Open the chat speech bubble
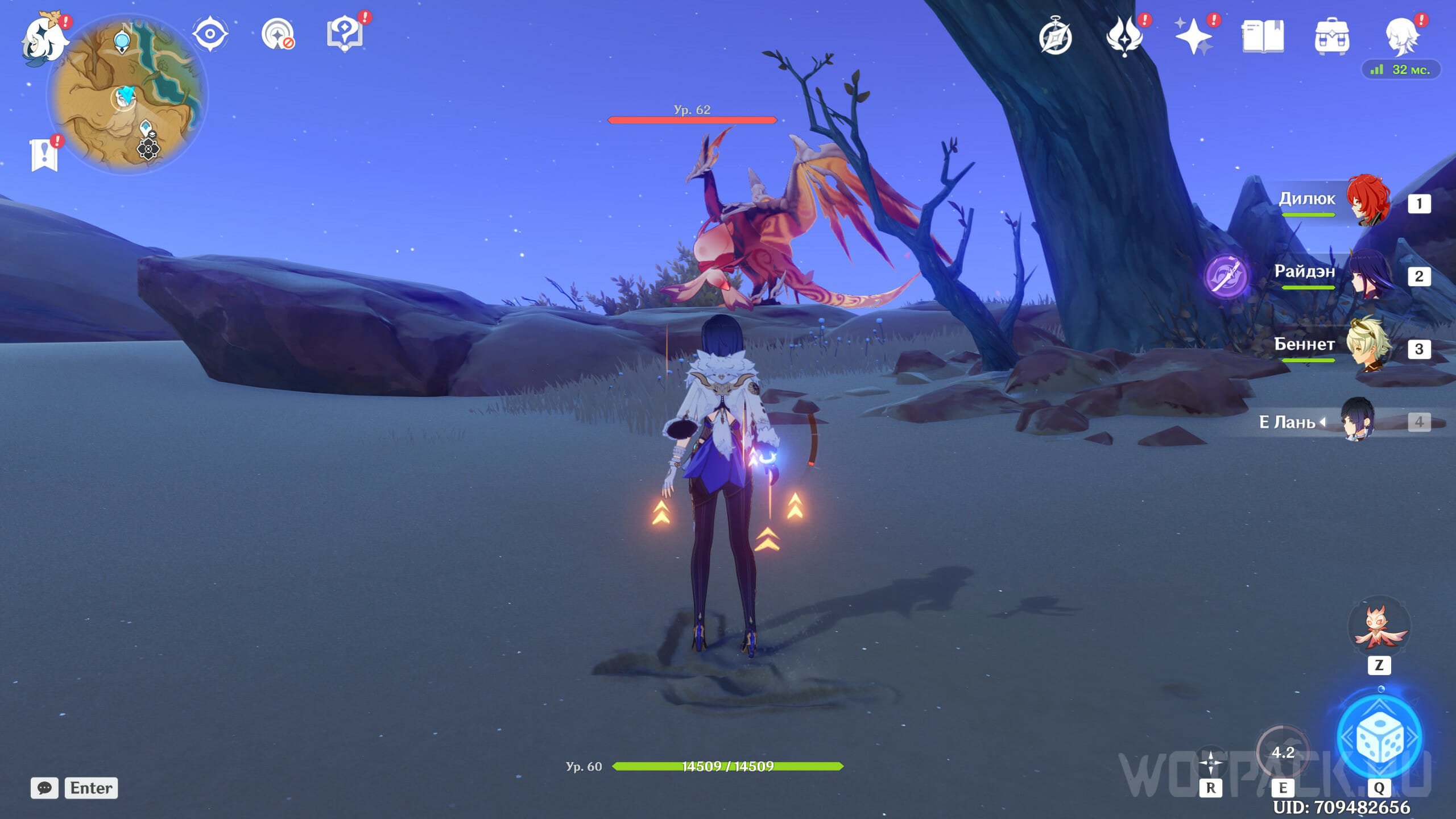This screenshot has width=1456, height=819. pyautogui.click(x=44, y=788)
